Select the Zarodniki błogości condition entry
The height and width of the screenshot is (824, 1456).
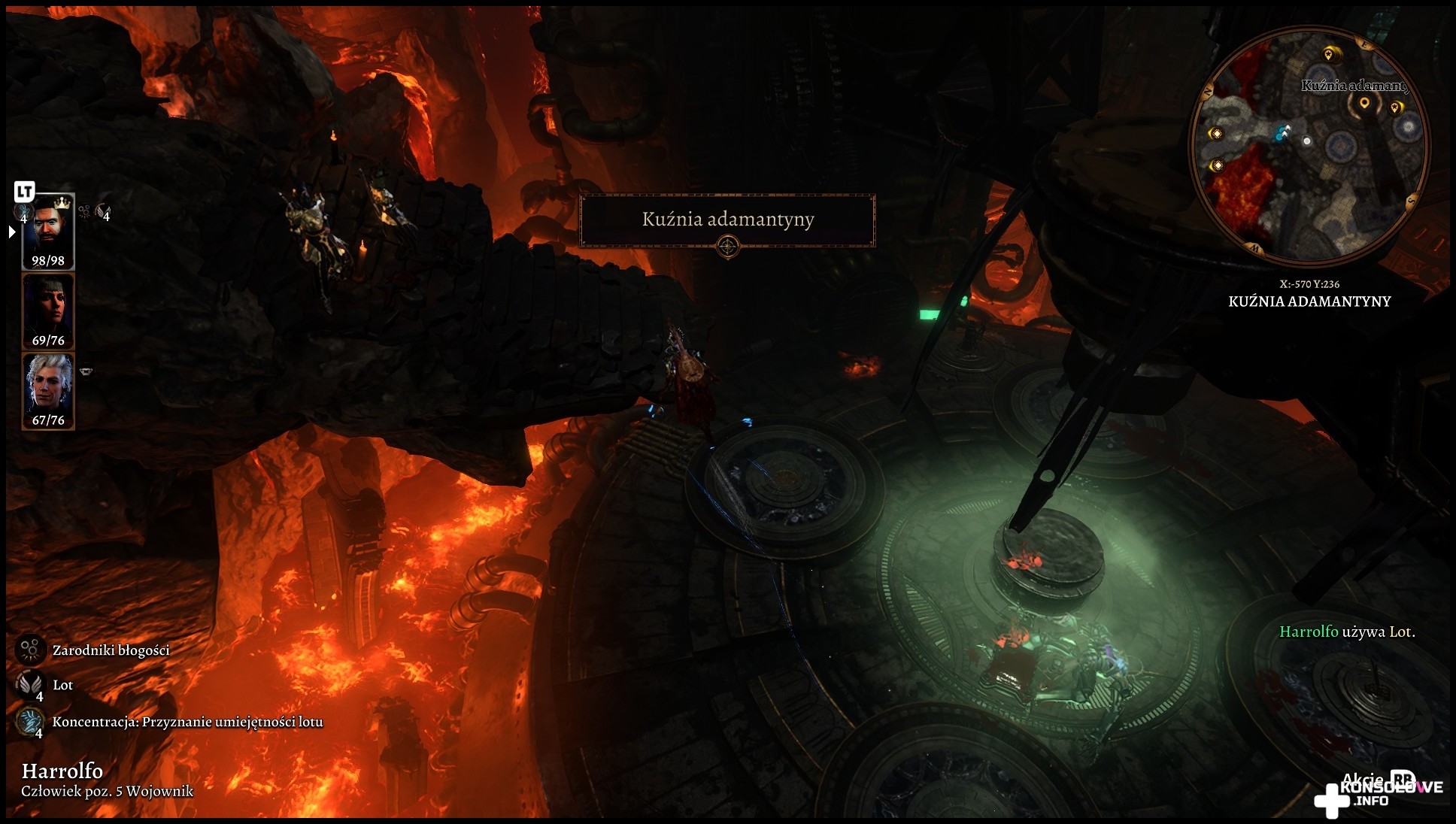pyautogui.click(x=110, y=650)
